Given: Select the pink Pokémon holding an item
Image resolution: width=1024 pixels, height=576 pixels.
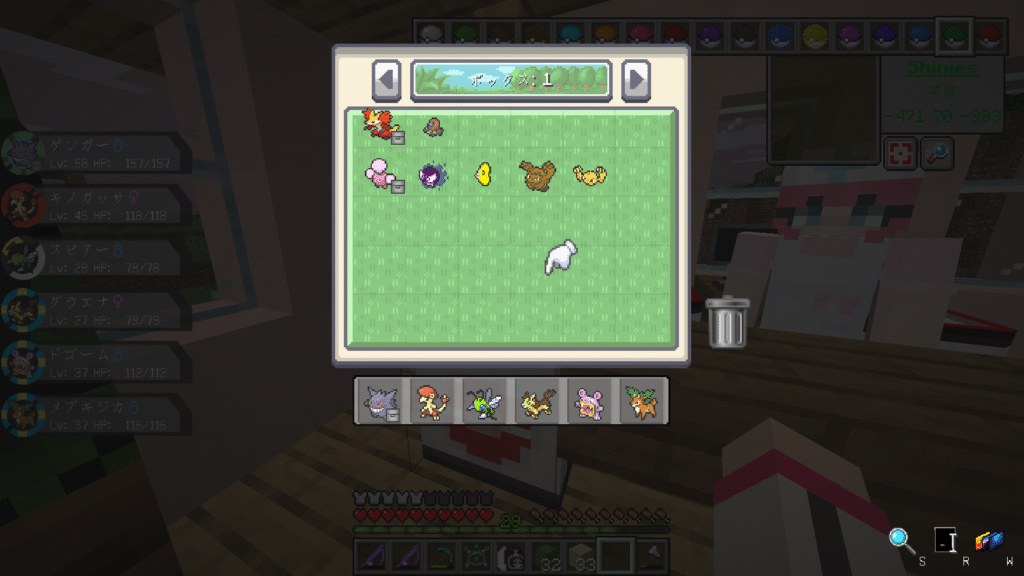Looking at the screenshot, I should 381,175.
